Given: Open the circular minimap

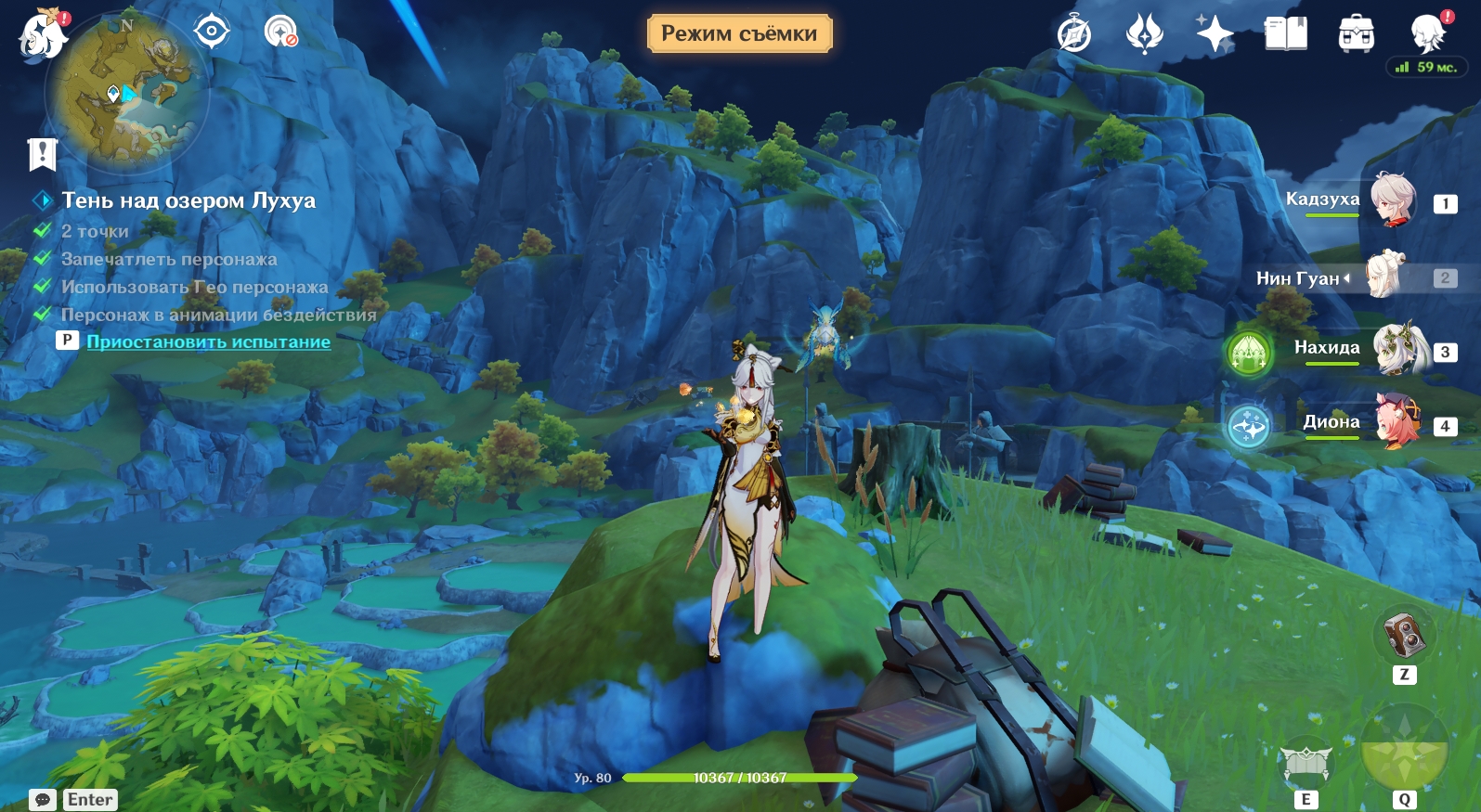Looking at the screenshot, I should 125,93.
